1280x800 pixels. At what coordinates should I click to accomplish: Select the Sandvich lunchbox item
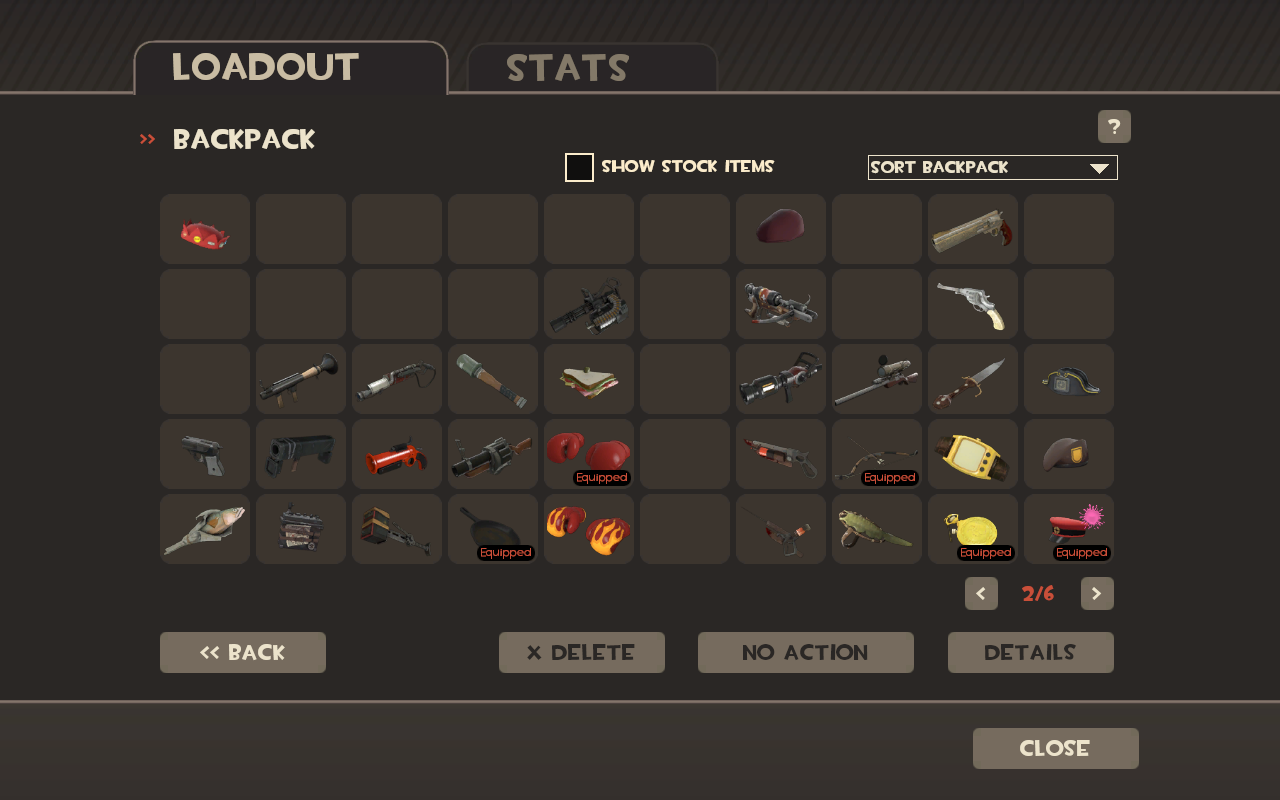coord(588,378)
